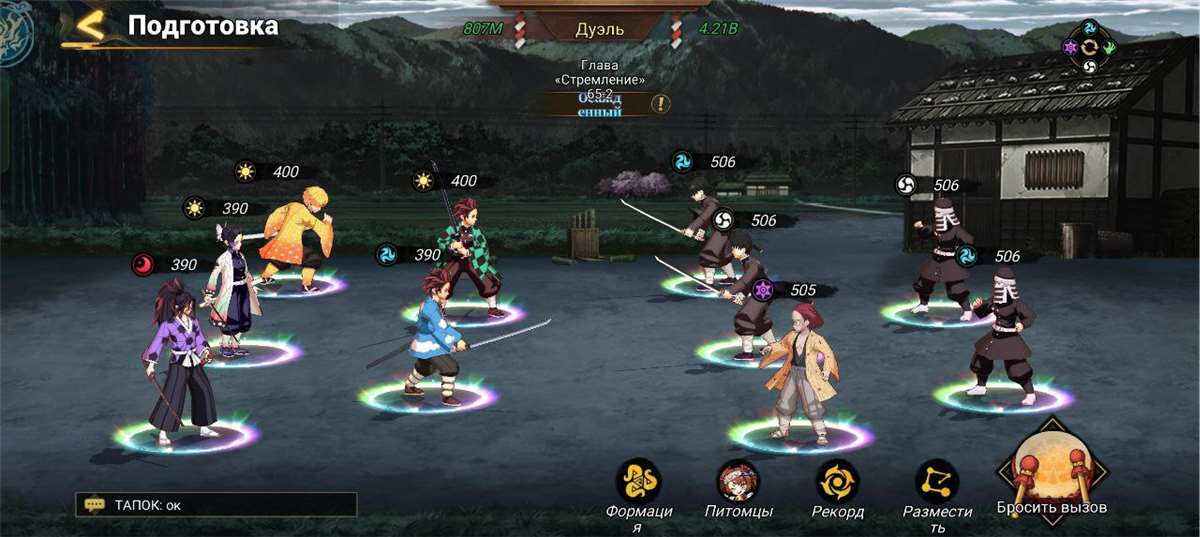Go back using the yellow arrow

pos(91,28)
